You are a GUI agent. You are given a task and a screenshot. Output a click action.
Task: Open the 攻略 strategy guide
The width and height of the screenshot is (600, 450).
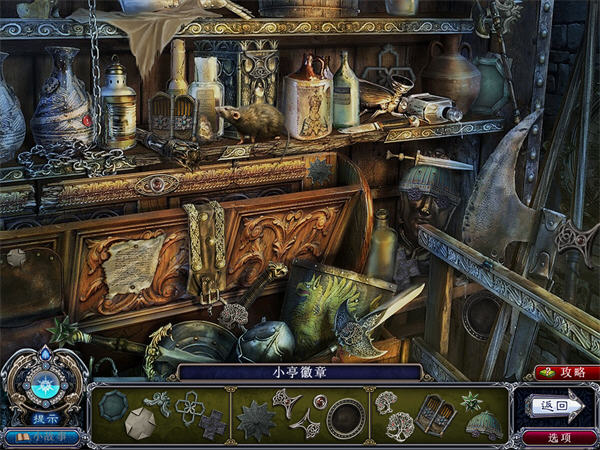pyautogui.click(x=565, y=372)
